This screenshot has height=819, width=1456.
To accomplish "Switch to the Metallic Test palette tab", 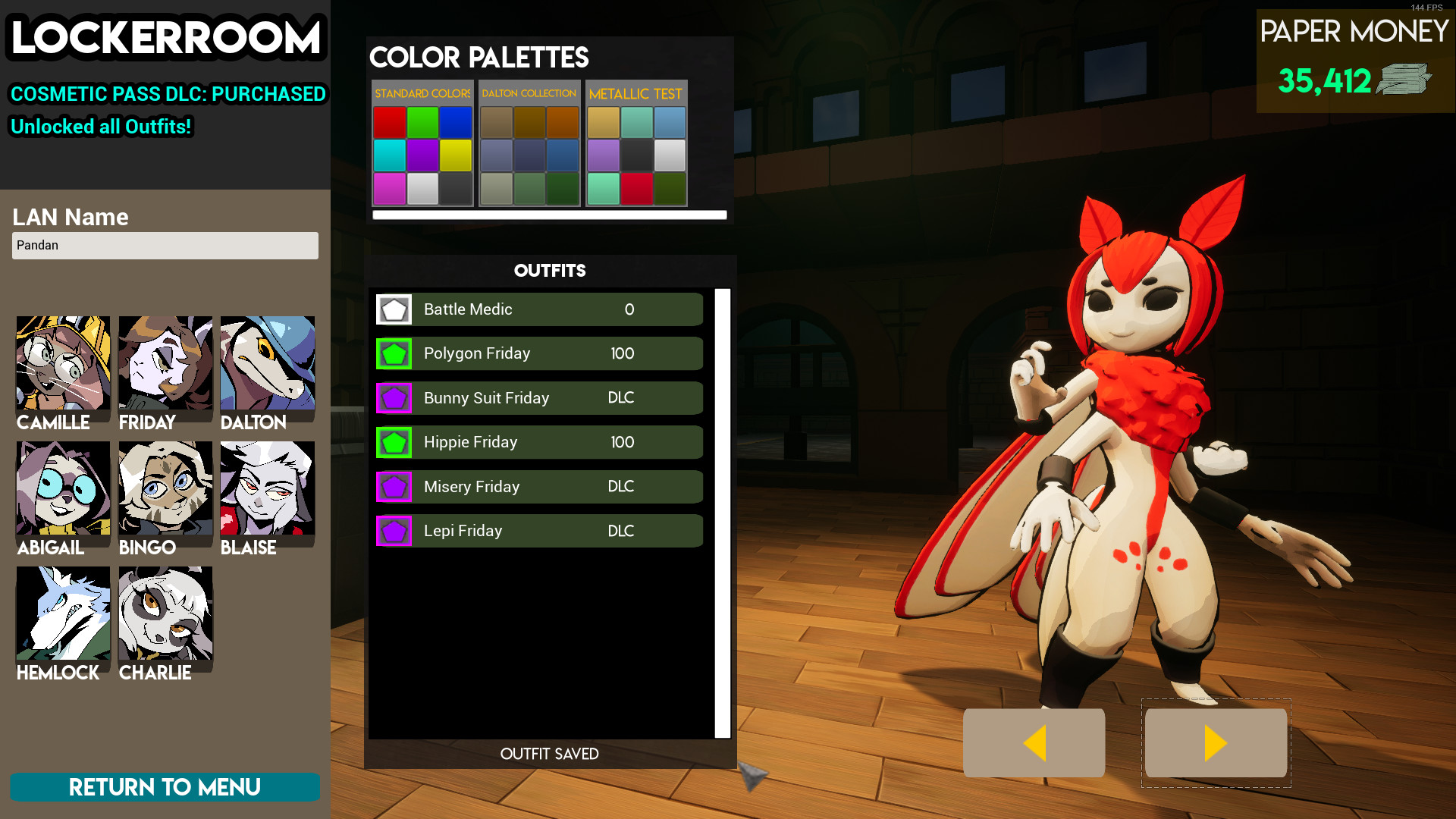I will point(637,93).
